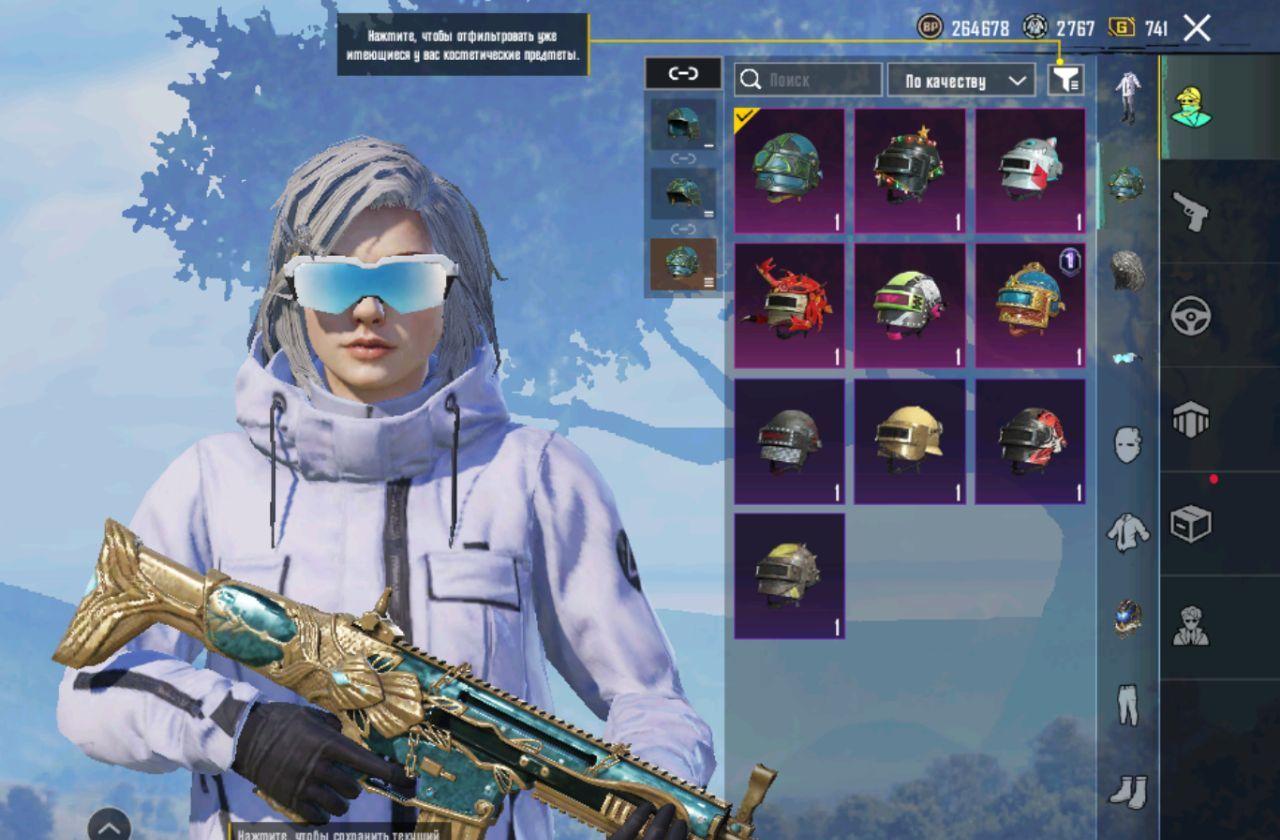Select the helmet with Christmas lights and star
The image size is (1280, 840).
(909, 171)
